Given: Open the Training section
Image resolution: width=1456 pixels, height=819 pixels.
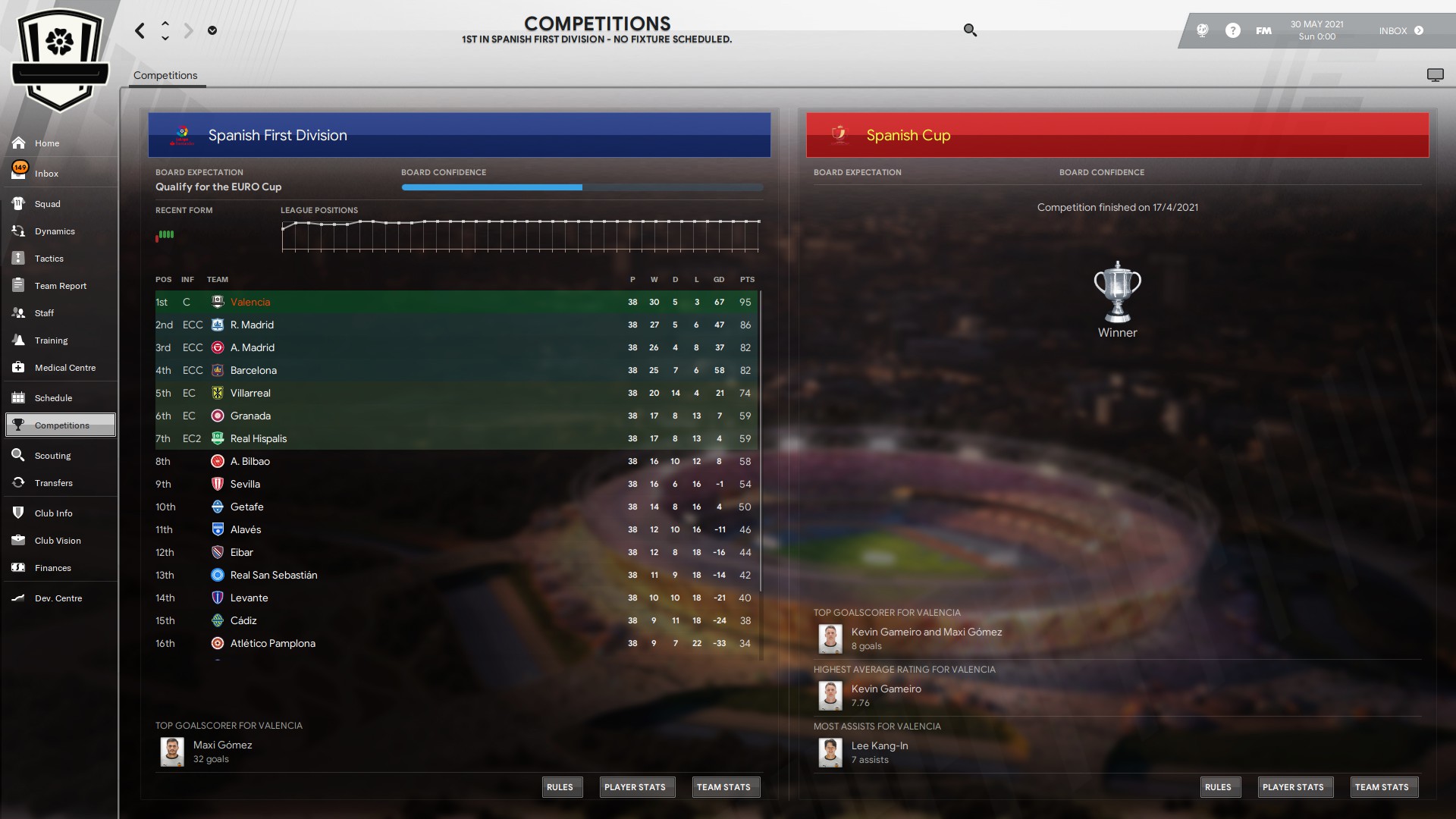Looking at the screenshot, I should (51, 340).
